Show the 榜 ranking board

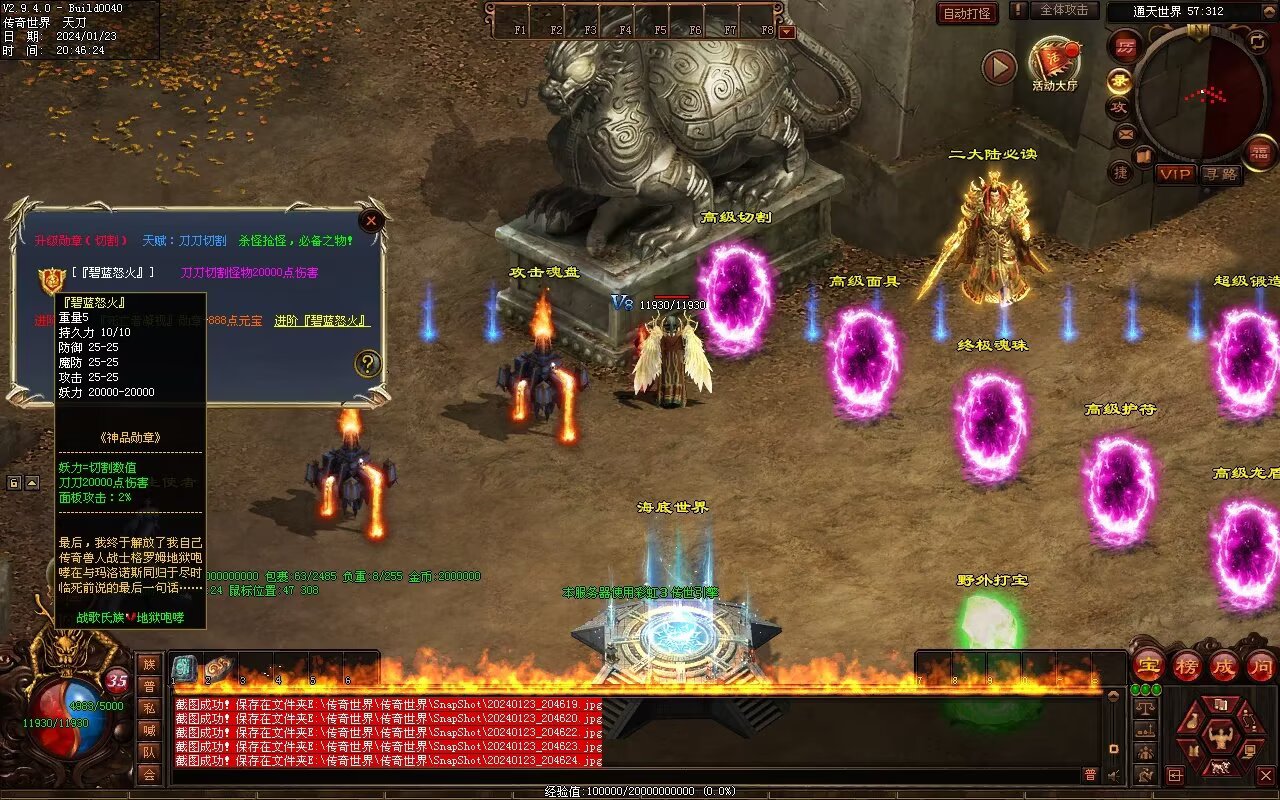pyautogui.click(x=1187, y=664)
